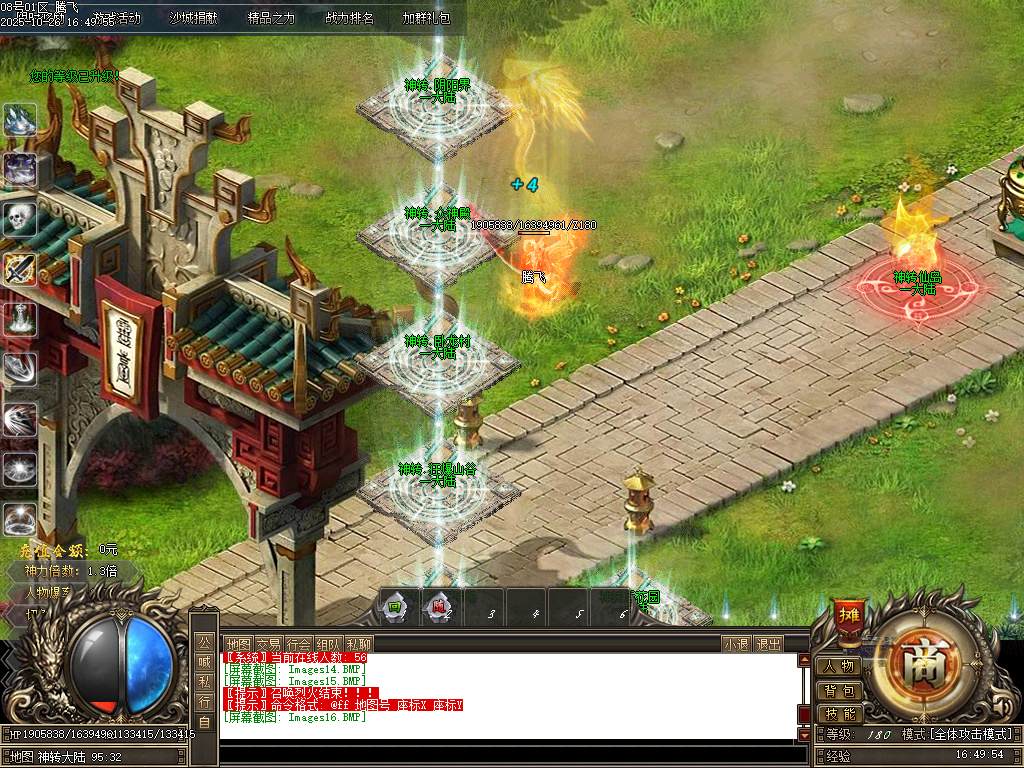Switch to the 地图 tab
Image resolution: width=1024 pixels, height=768 pixels.
click(x=237, y=644)
